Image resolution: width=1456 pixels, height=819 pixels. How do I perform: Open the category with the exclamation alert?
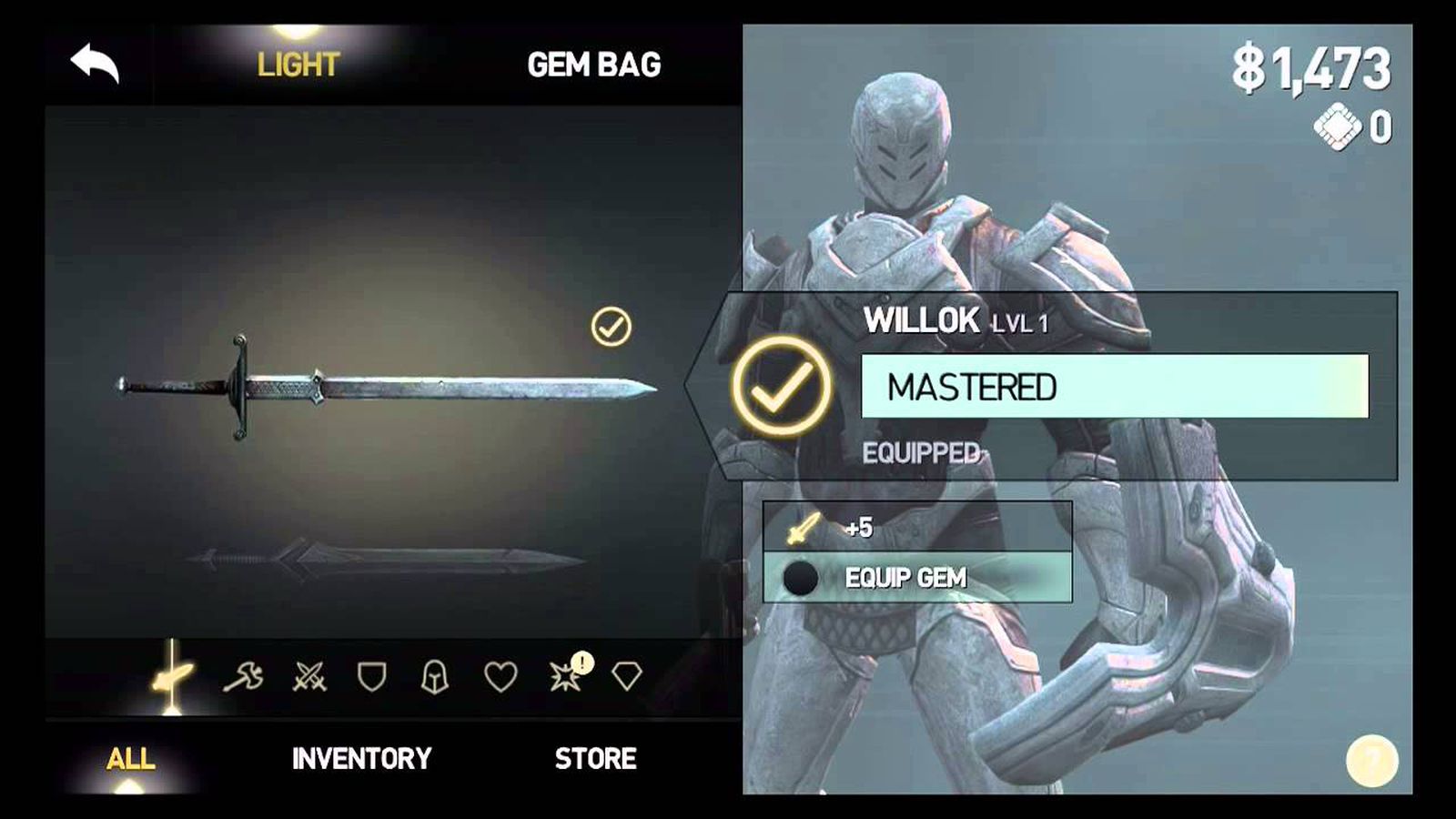point(566,676)
